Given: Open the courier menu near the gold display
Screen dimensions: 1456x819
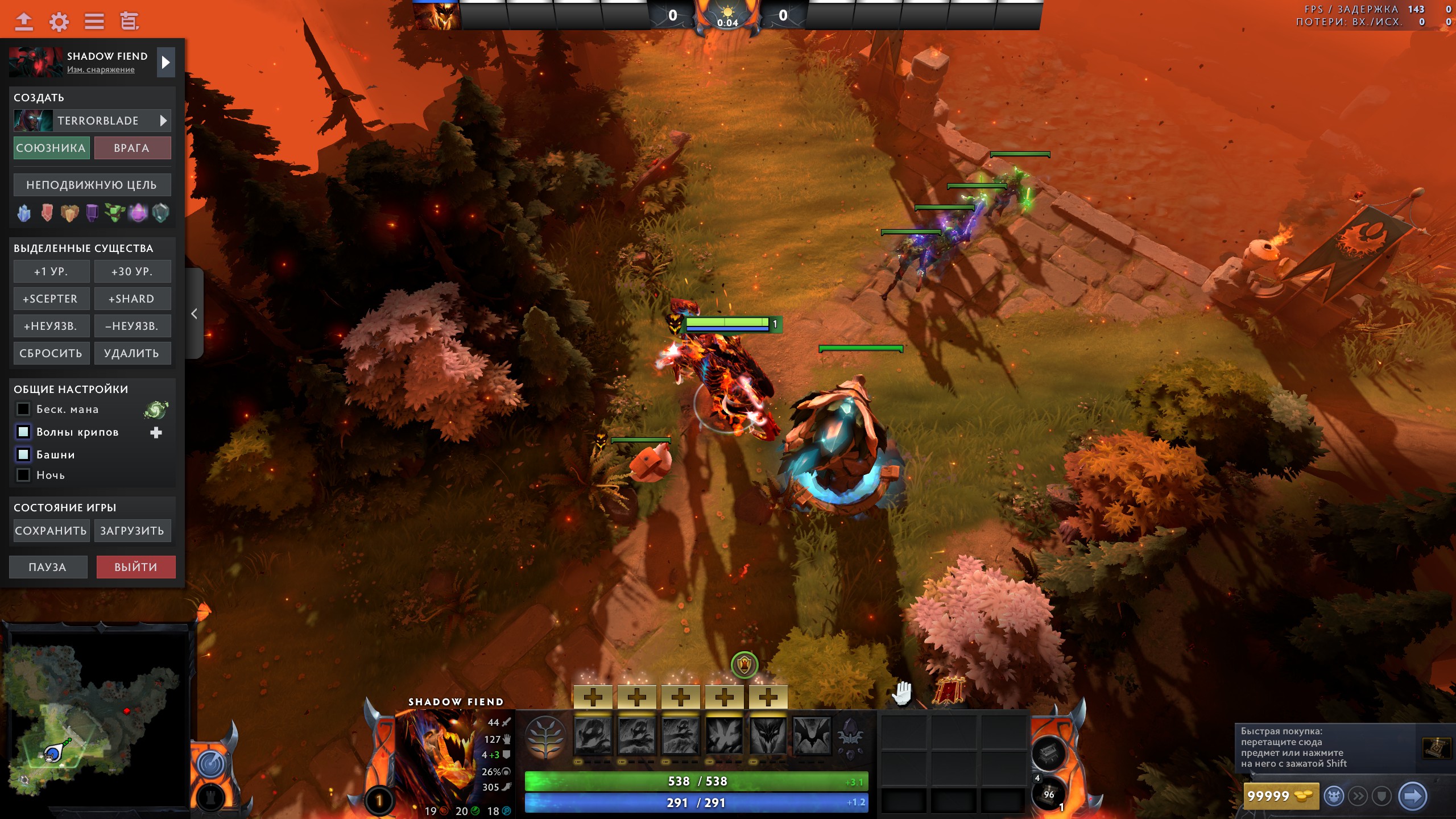Looking at the screenshot, I should [x=1335, y=797].
